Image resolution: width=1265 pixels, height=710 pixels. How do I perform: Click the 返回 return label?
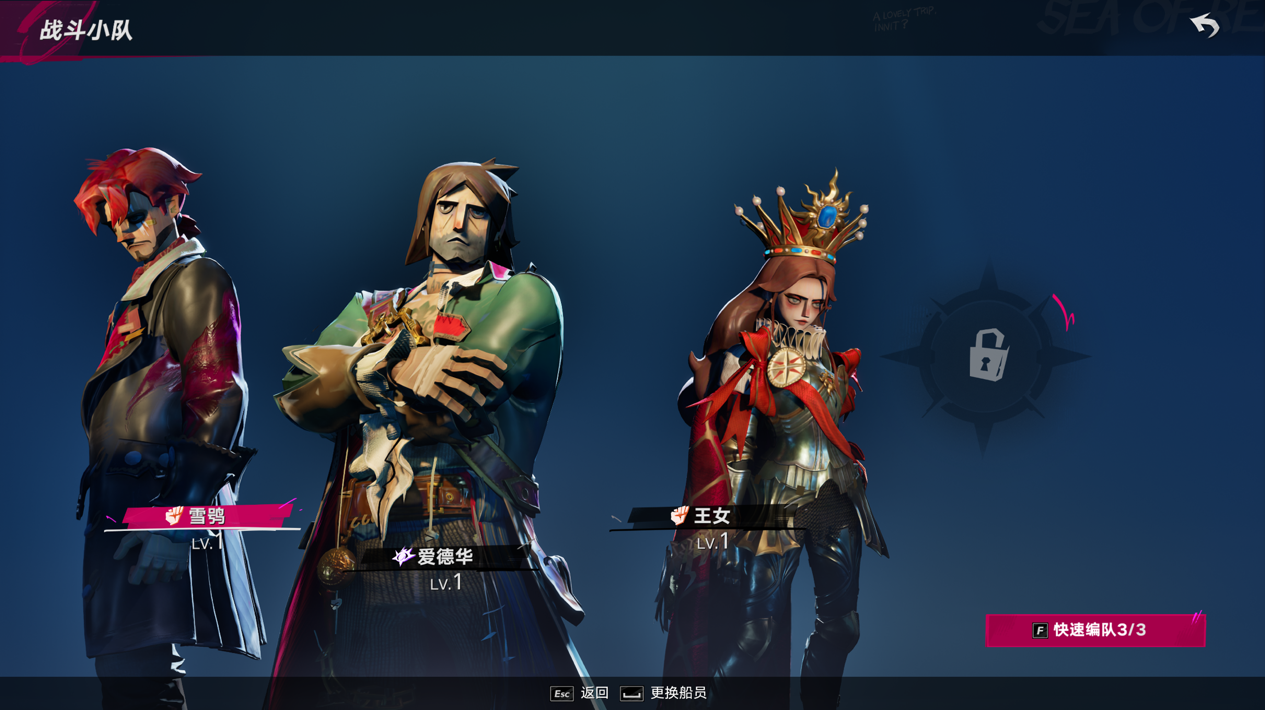click(594, 693)
